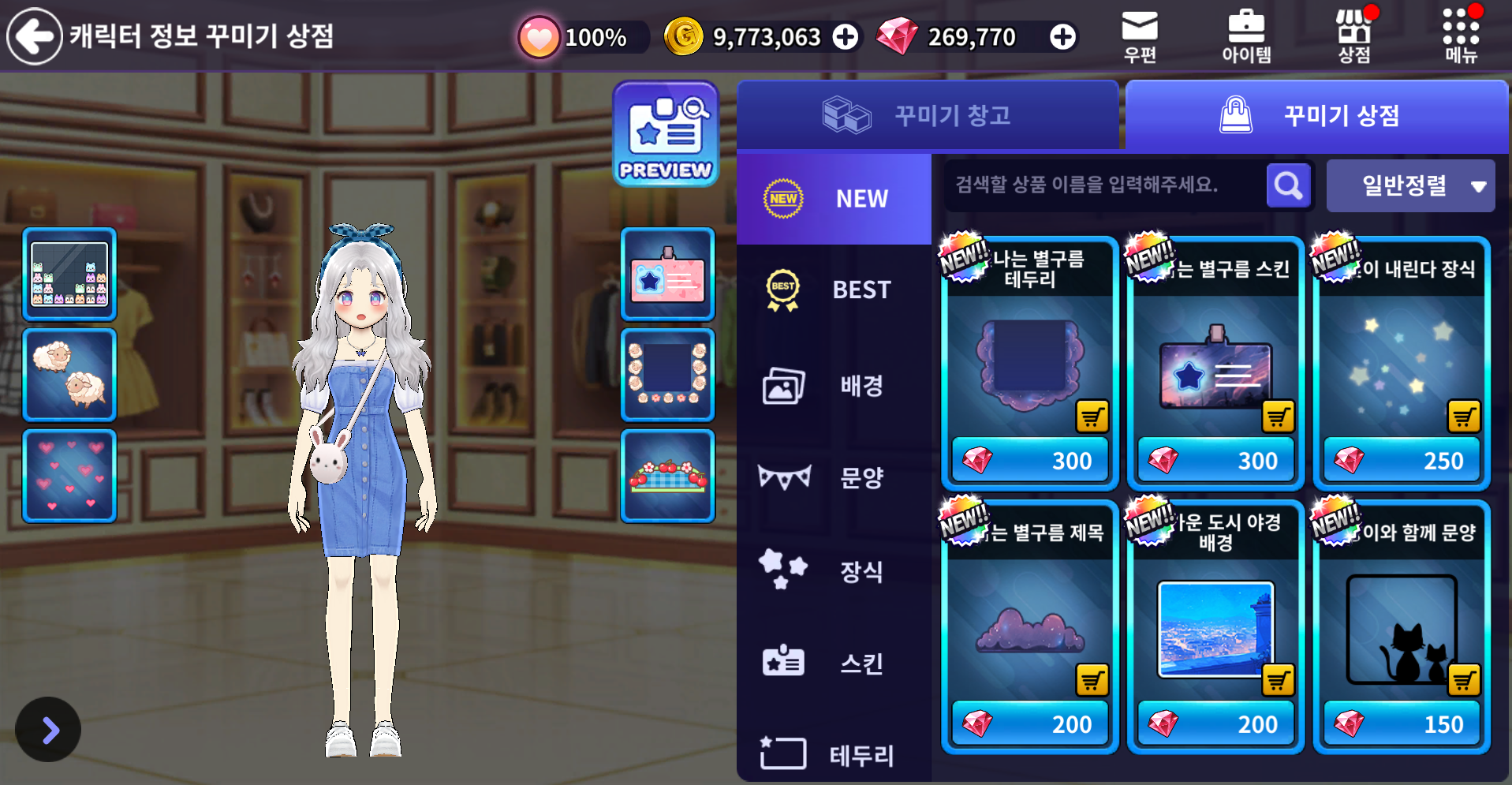This screenshot has width=1512, height=785.
Task: Add more gold coins with plus button
Action: [846, 37]
